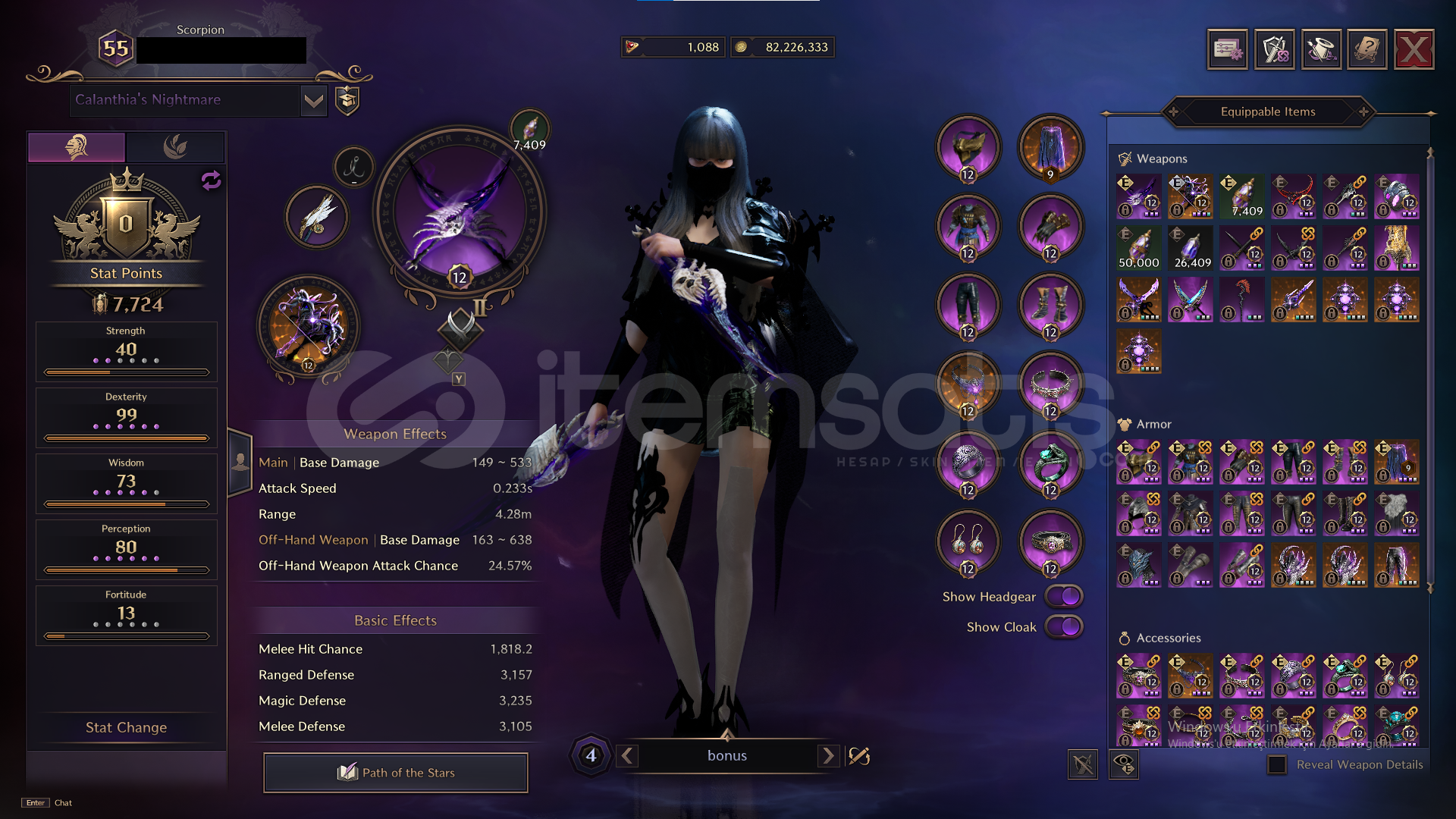Open the shield-and-sword loadout icon
Viewport: 1456px width, 819px height.
point(1275,49)
